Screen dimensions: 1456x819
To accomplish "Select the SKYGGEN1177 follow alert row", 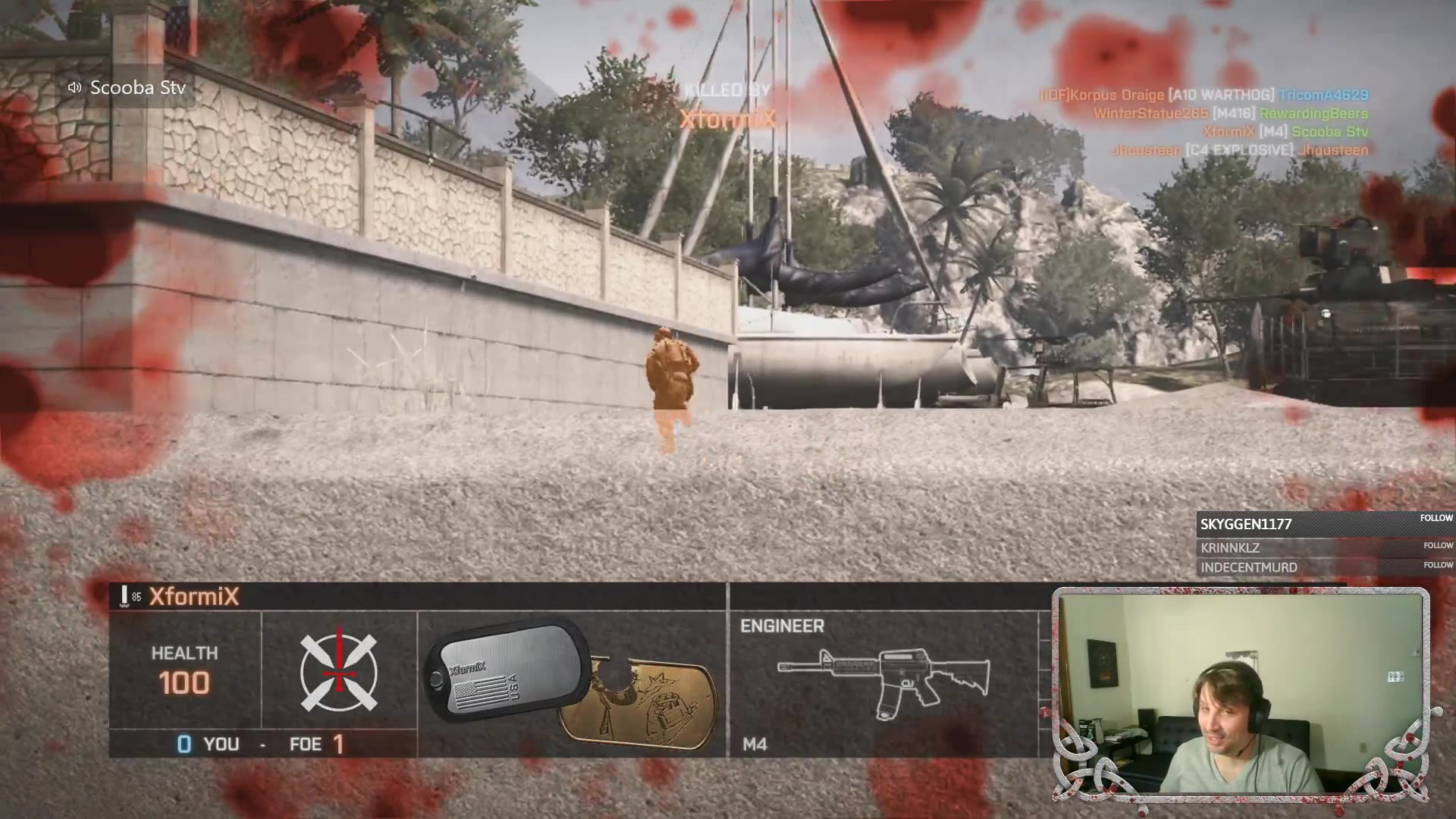I will pos(1323,523).
